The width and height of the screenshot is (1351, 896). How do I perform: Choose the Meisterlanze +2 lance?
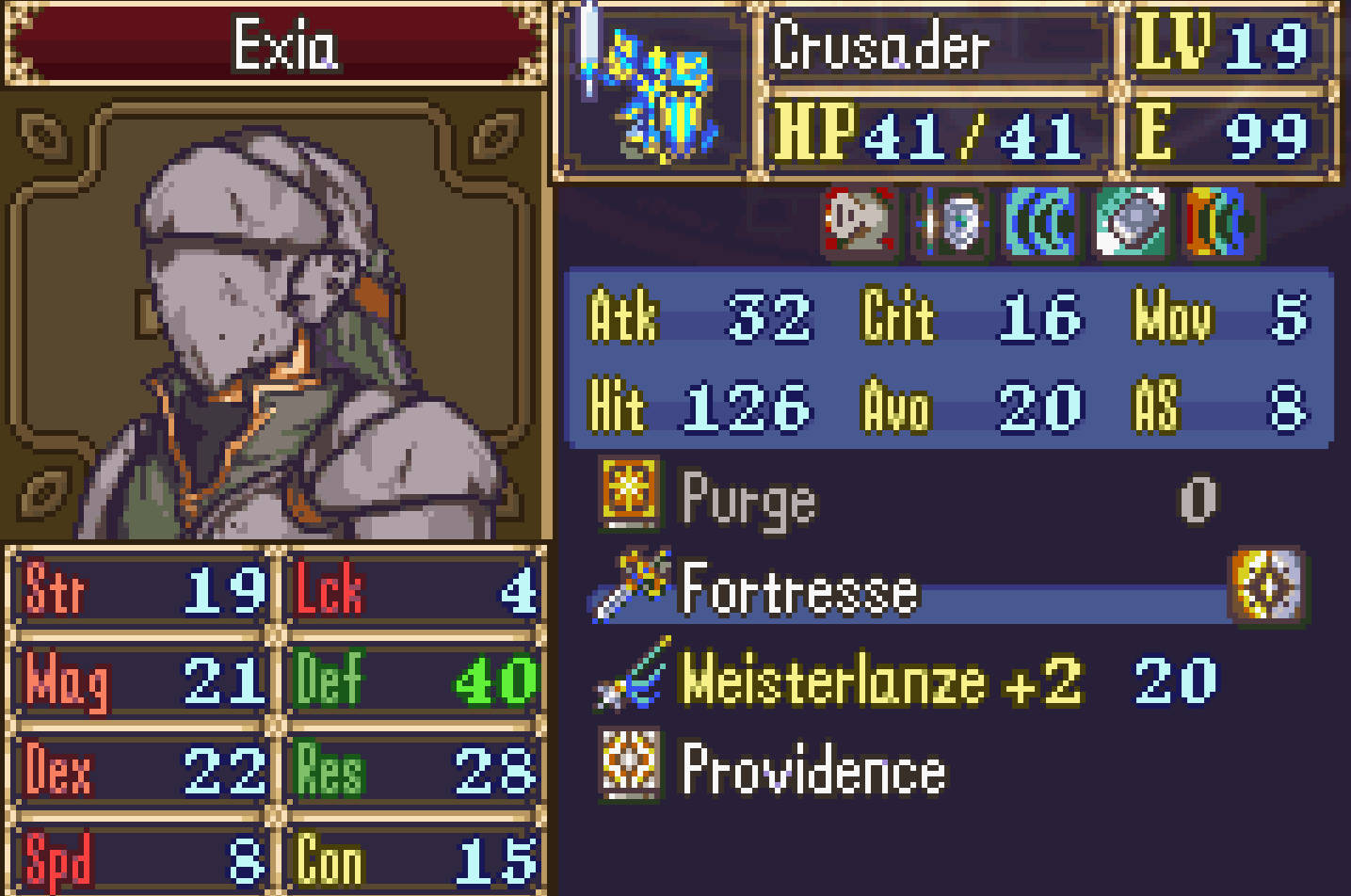tap(881, 680)
